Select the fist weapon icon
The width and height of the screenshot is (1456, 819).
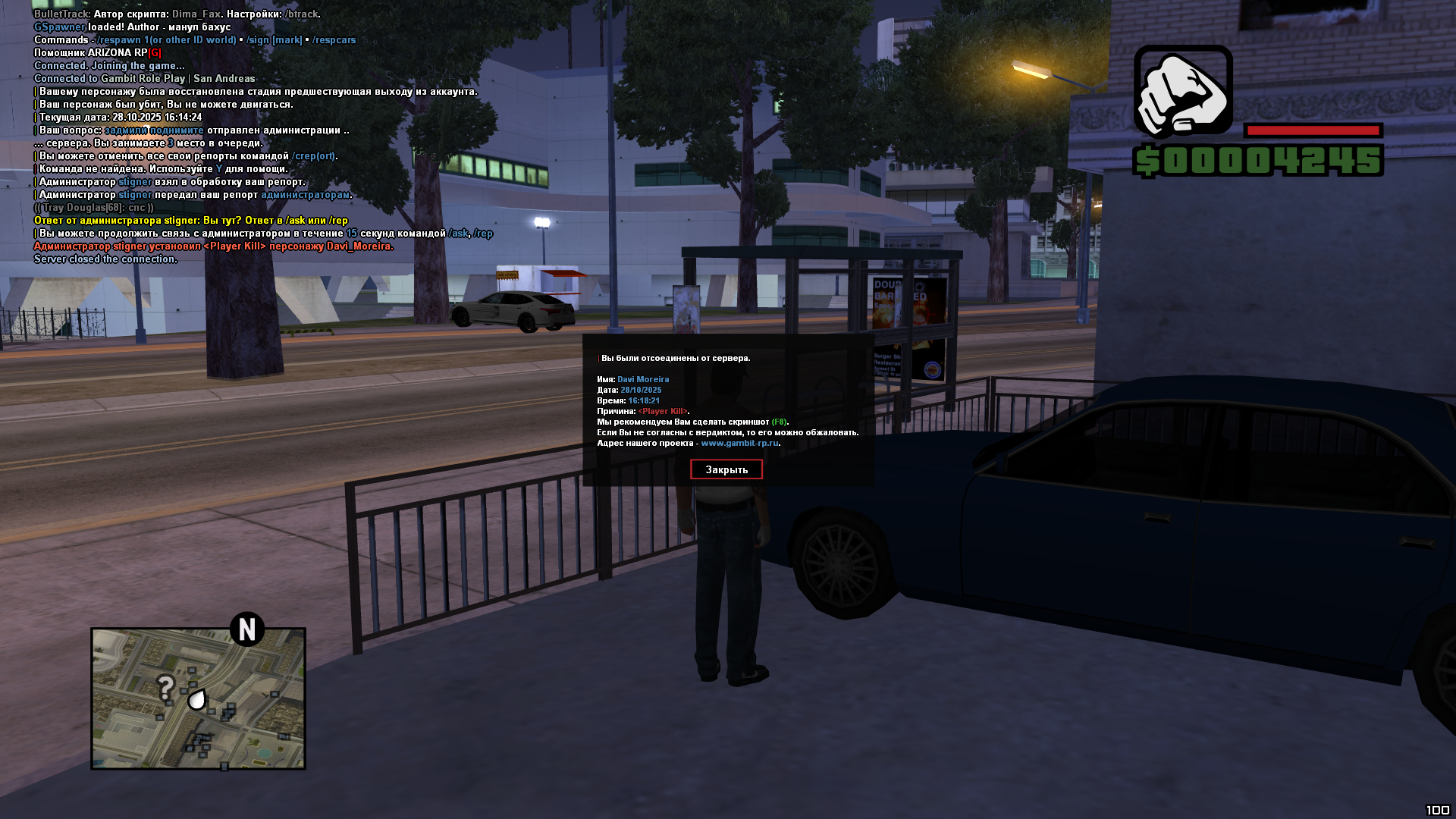point(1182,90)
